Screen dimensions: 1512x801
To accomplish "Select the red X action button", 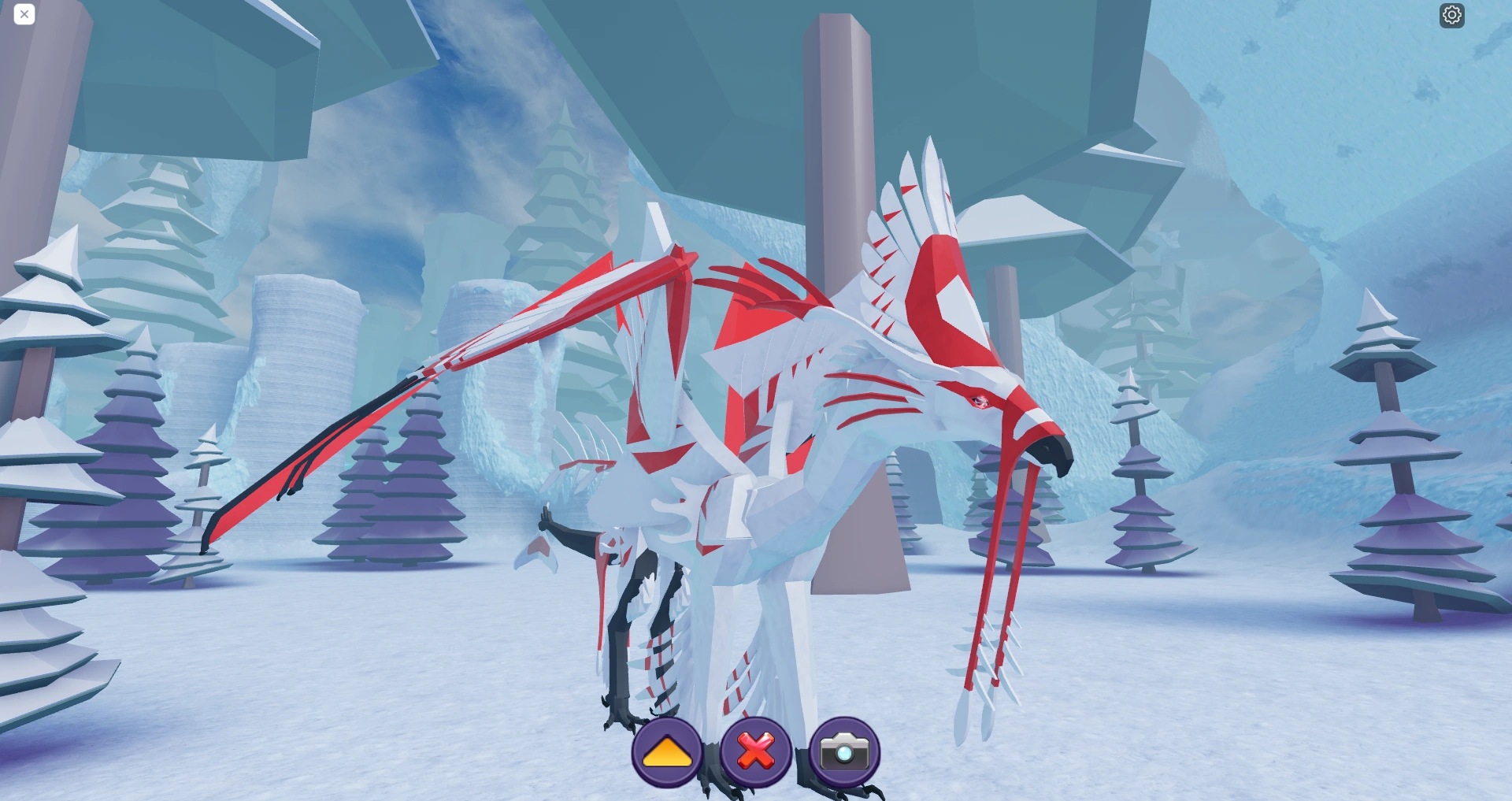I will coord(754,752).
